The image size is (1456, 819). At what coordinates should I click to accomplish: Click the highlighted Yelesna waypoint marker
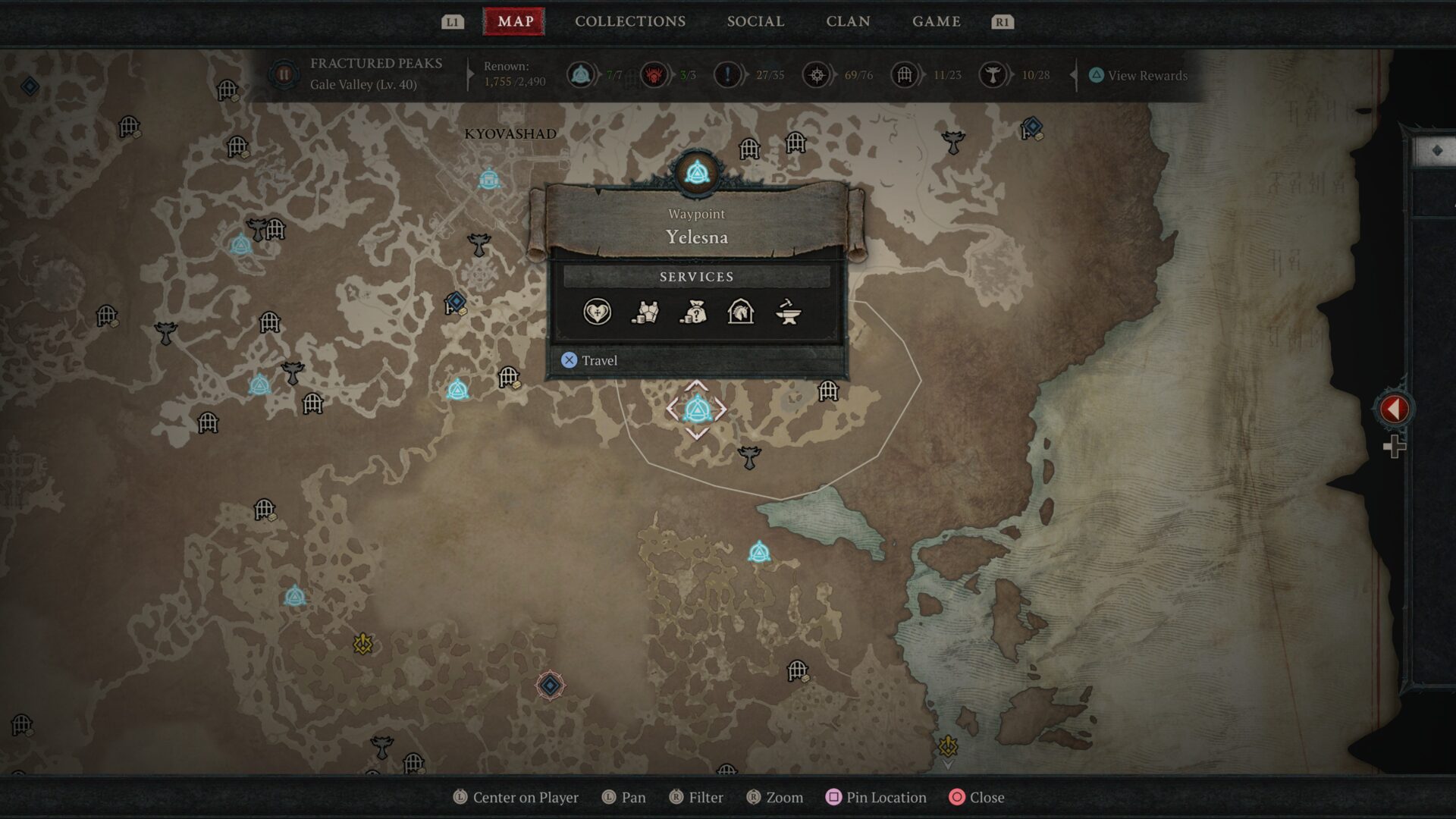tap(699, 409)
